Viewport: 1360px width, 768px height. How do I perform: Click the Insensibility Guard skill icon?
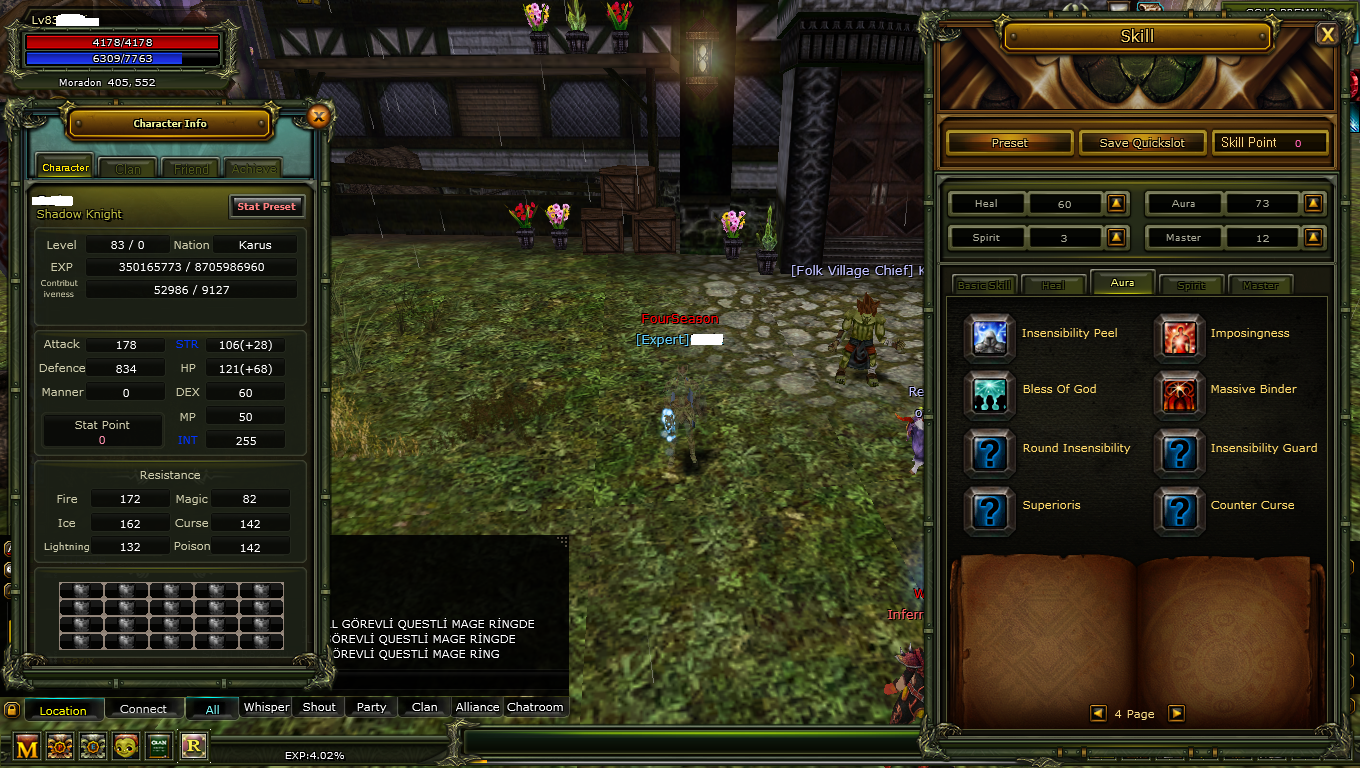pyautogui.click(x=1180, y=453)
